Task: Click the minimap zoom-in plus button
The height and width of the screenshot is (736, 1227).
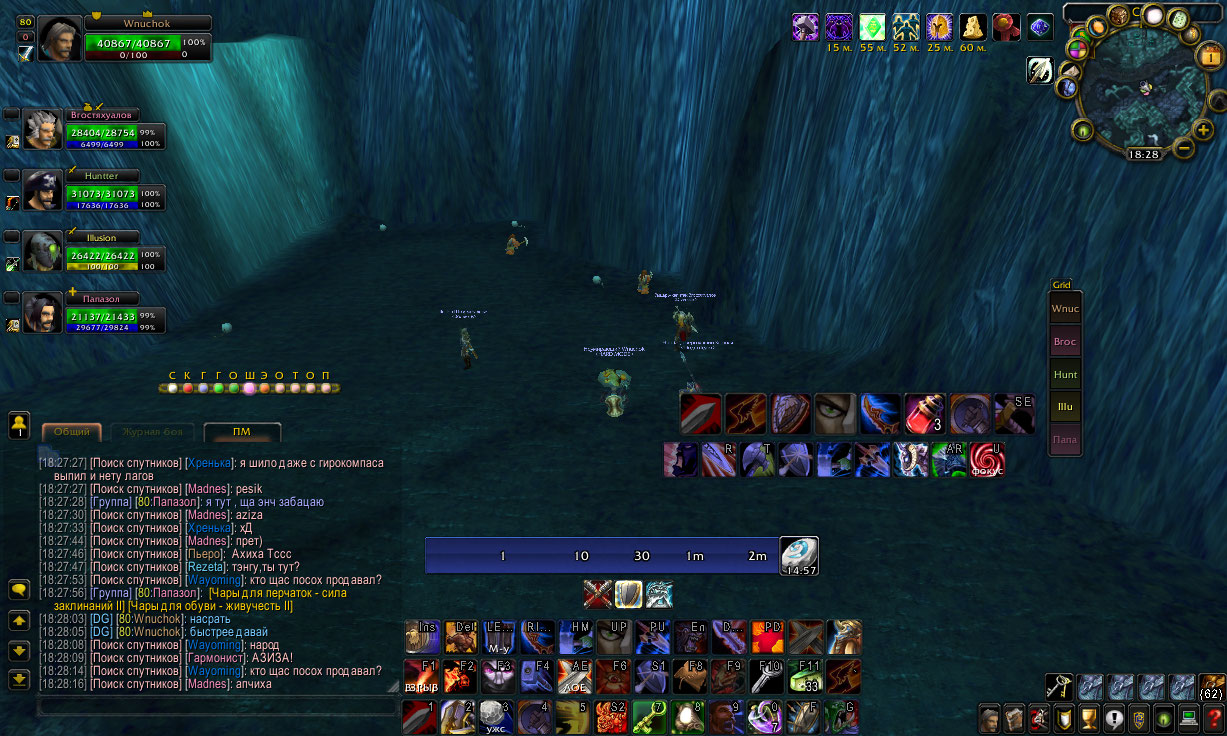Action: coord(1202,129)
